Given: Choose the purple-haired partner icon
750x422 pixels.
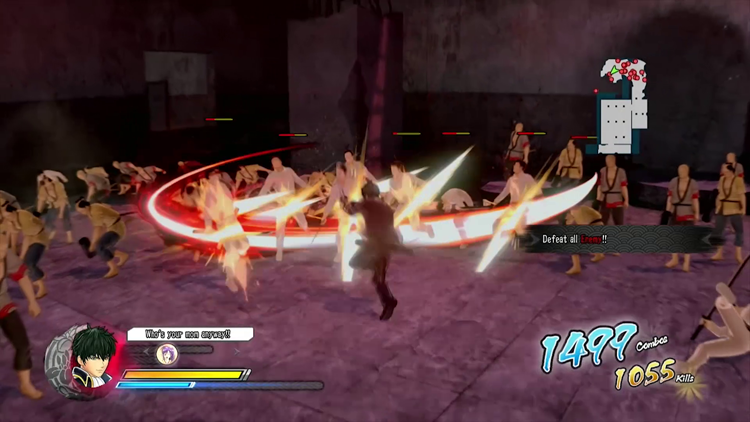Looking at the screenshot, I should (167, 354).
